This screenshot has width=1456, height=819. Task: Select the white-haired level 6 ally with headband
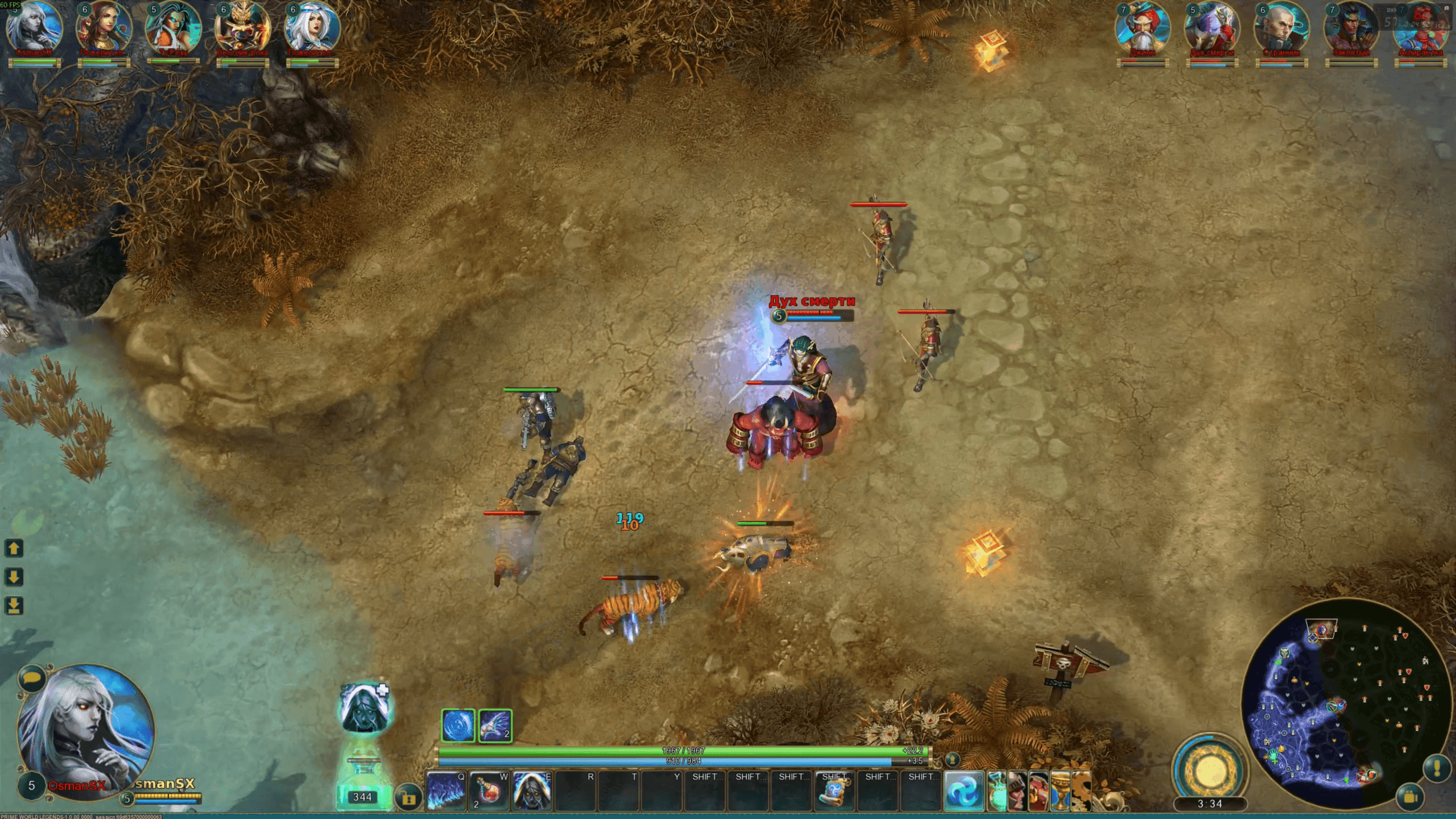(x=312, y=28)
